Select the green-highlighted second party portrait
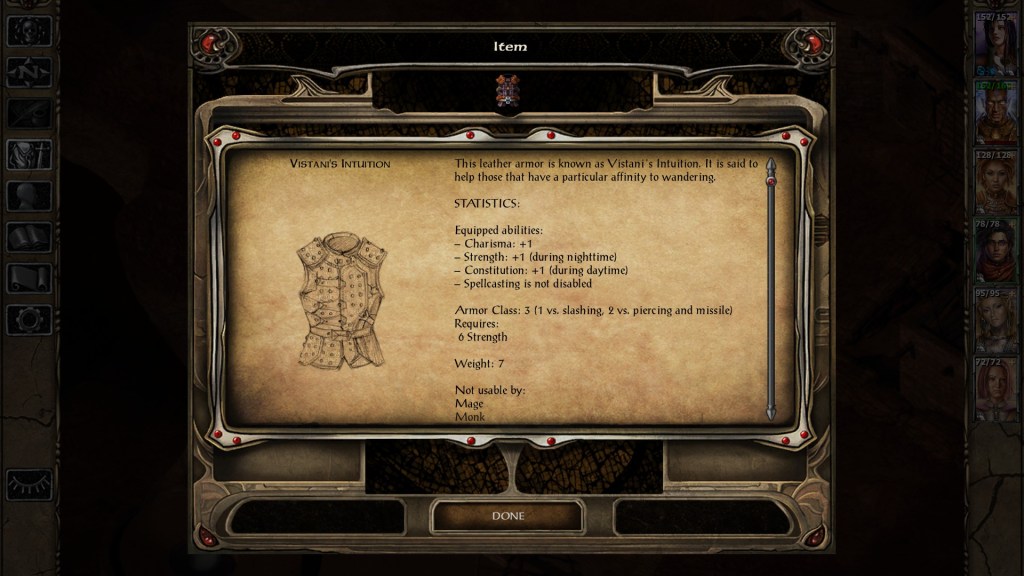 (995, 114)
